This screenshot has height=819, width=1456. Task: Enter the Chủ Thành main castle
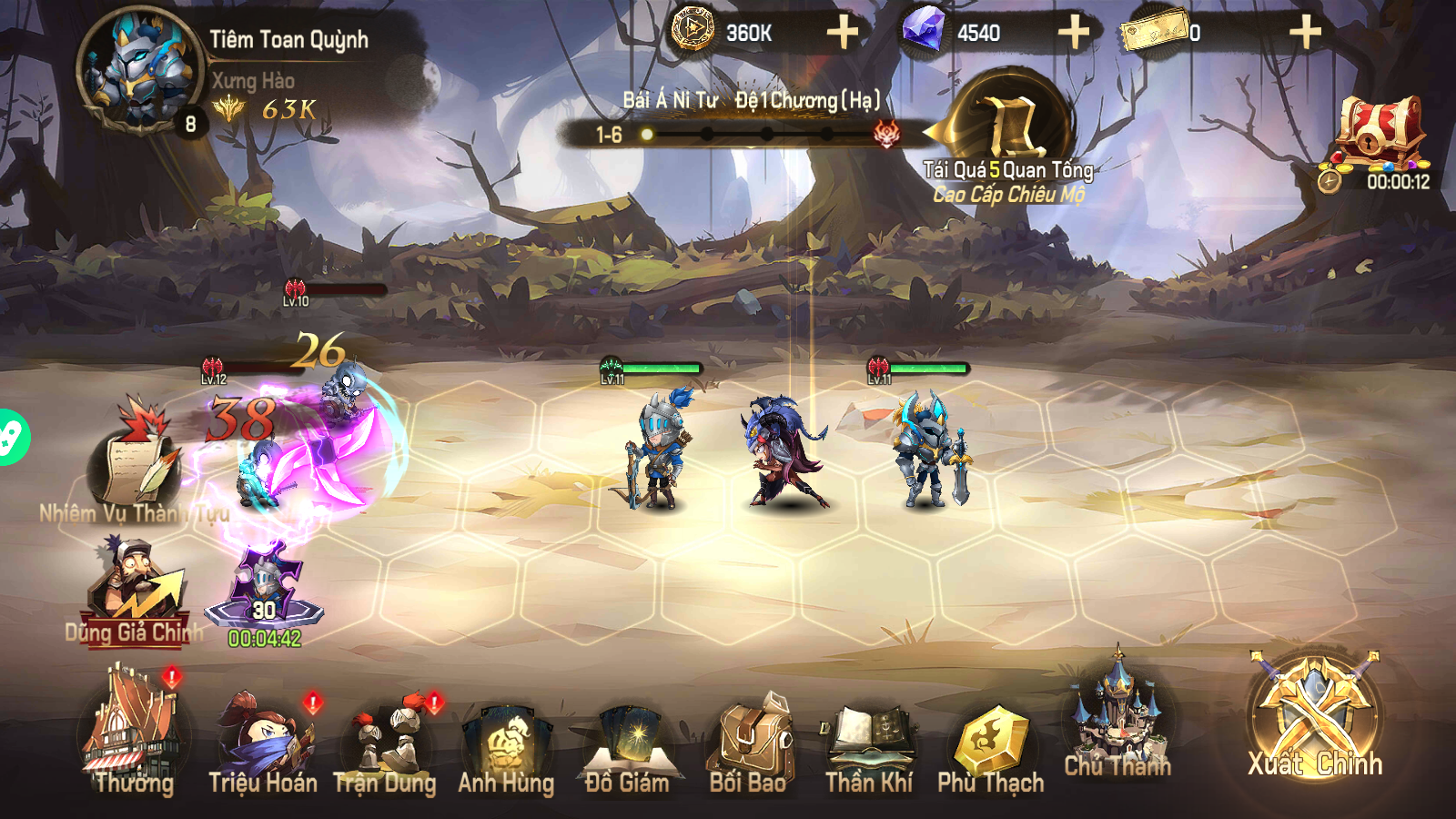pyautogui.click(x=1117, y=719)
